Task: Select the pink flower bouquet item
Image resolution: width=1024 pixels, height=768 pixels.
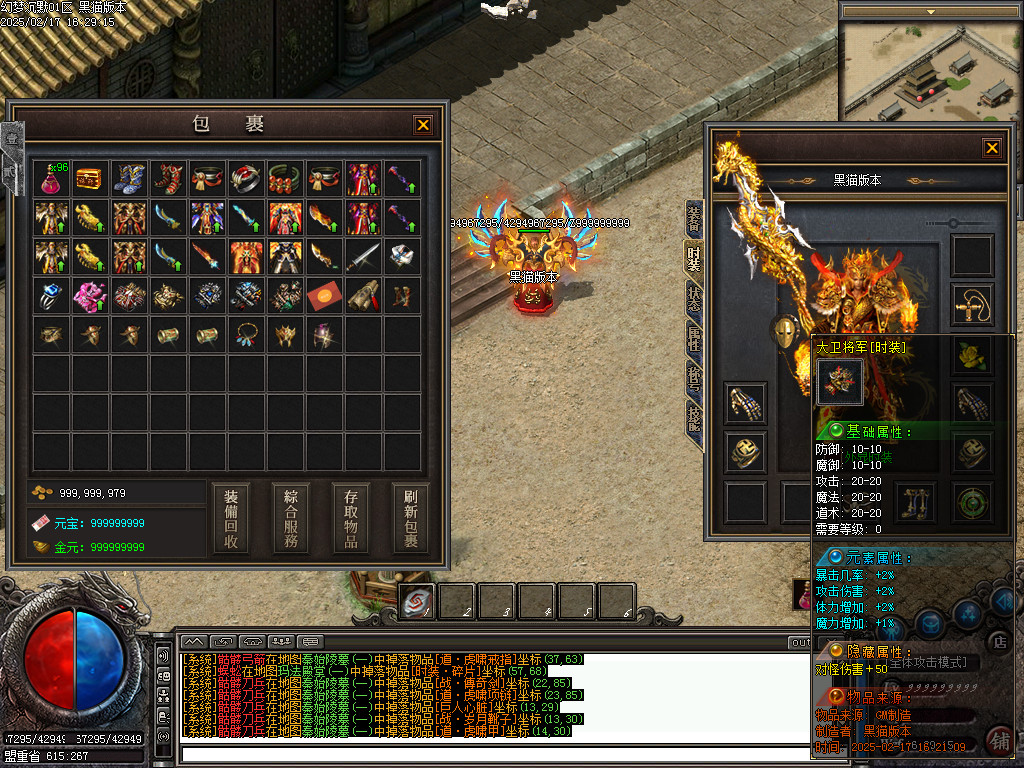Action: [x=90, y=295]
